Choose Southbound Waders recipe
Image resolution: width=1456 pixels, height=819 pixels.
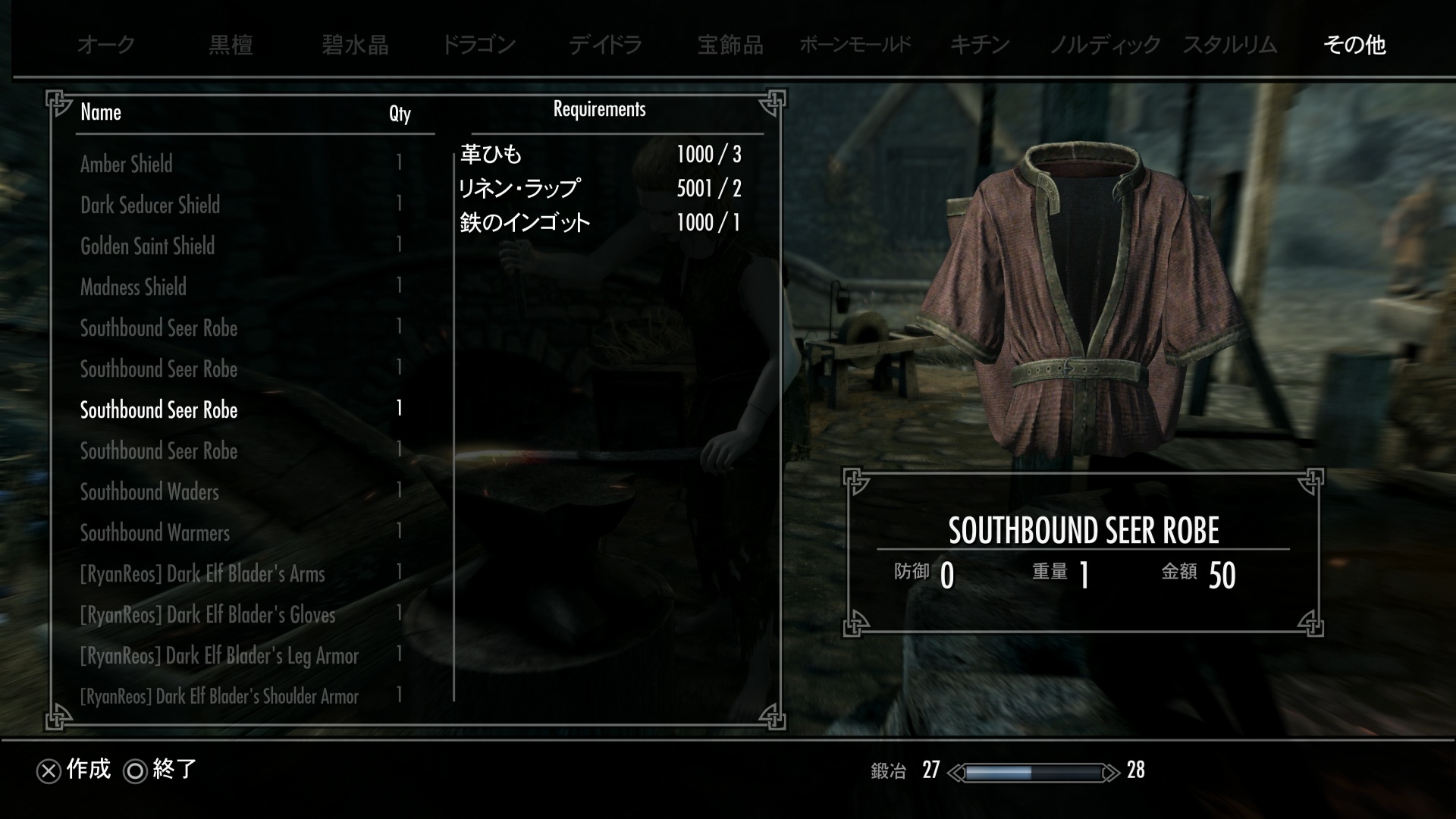[x=149, y=491]
